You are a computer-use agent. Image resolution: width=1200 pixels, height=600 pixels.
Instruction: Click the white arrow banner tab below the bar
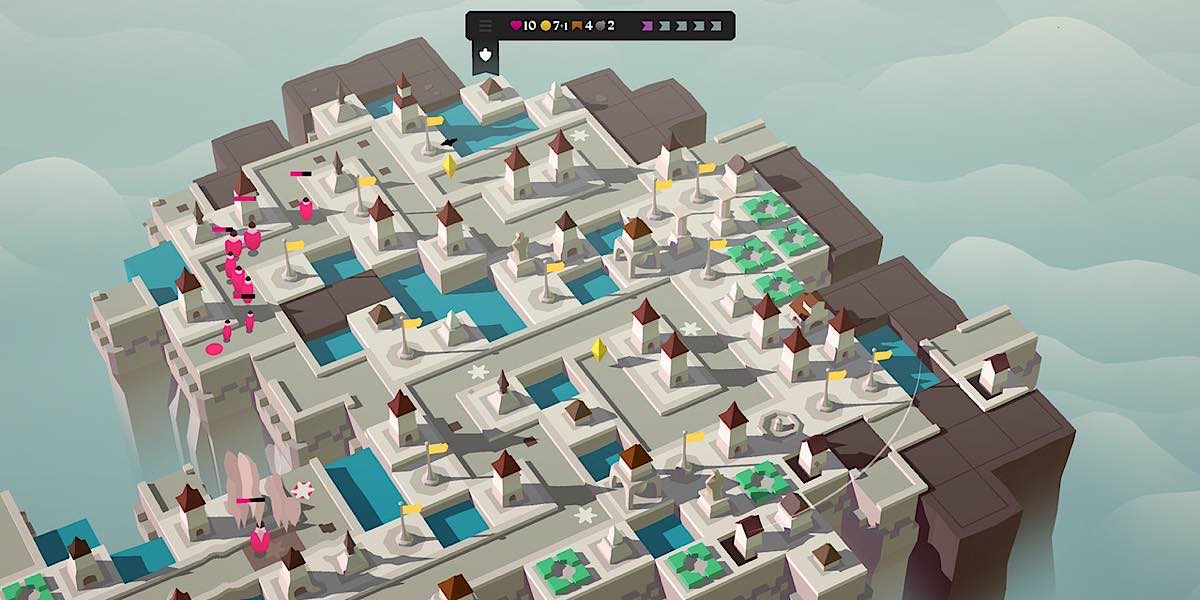click(x=486, y=56)
